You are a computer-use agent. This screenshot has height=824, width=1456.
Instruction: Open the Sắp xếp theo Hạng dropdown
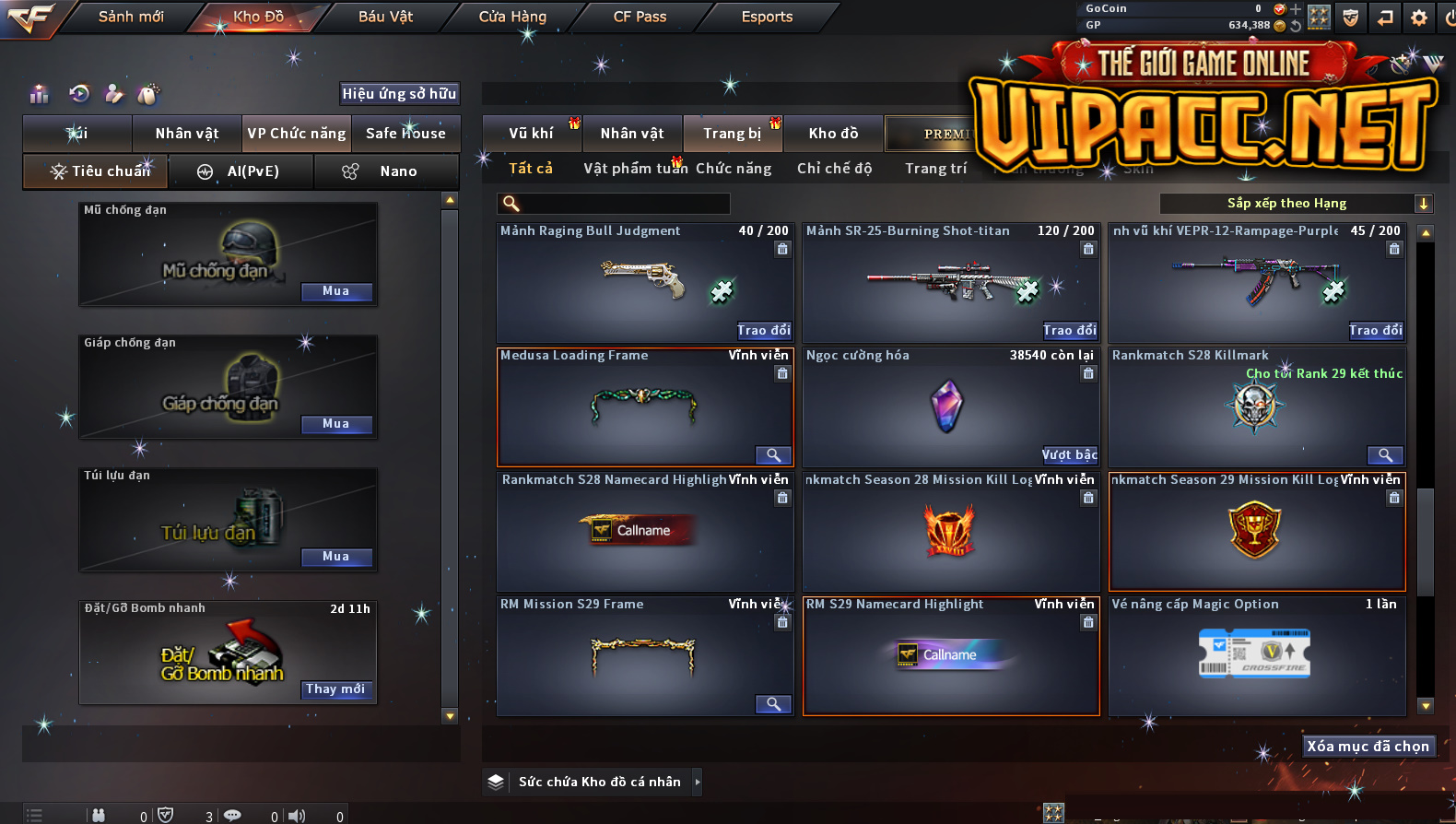(1296, 204)
